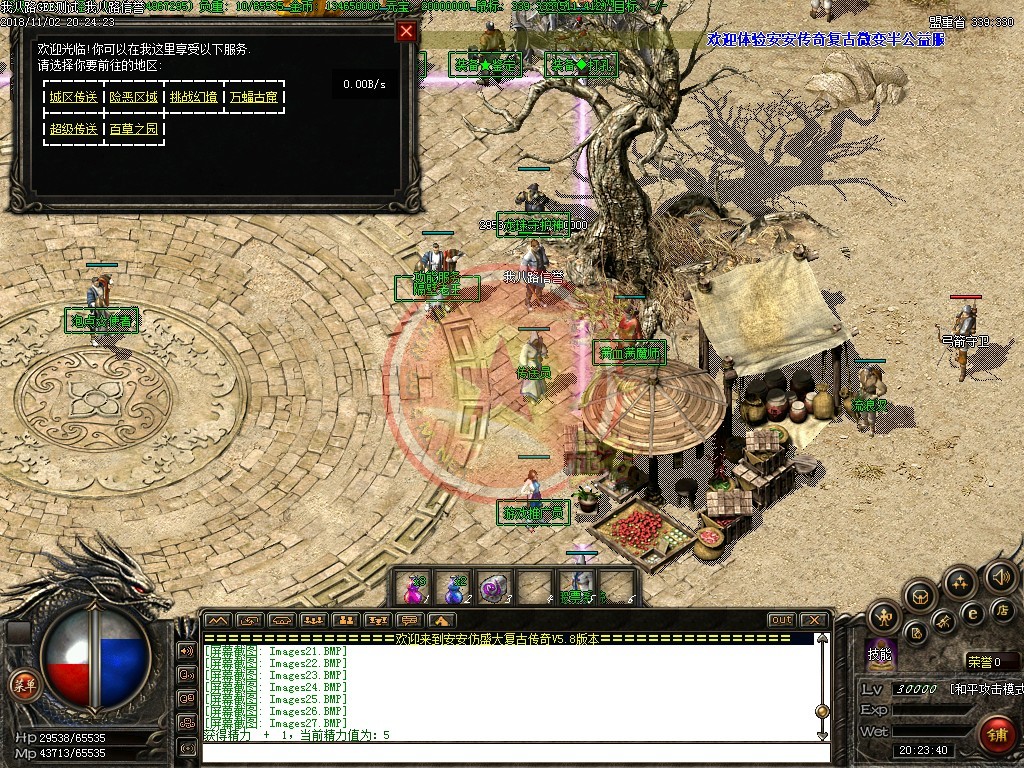This screenshot has width=1024, height=768.
Task: Select the 险恶区域 destination
Action: pyautogui.click(x=134, y=98)
